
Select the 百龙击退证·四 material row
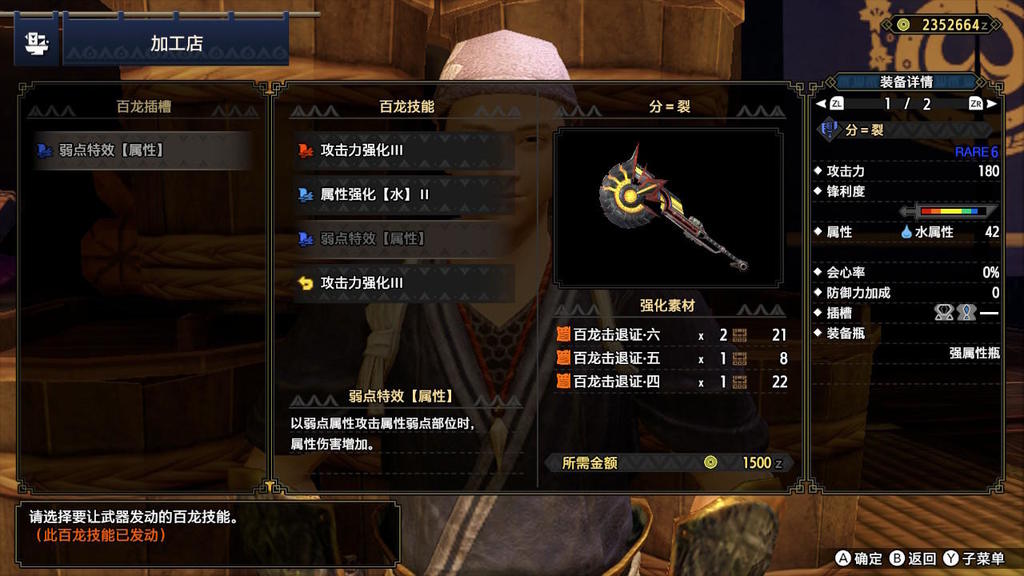[670, 381]
